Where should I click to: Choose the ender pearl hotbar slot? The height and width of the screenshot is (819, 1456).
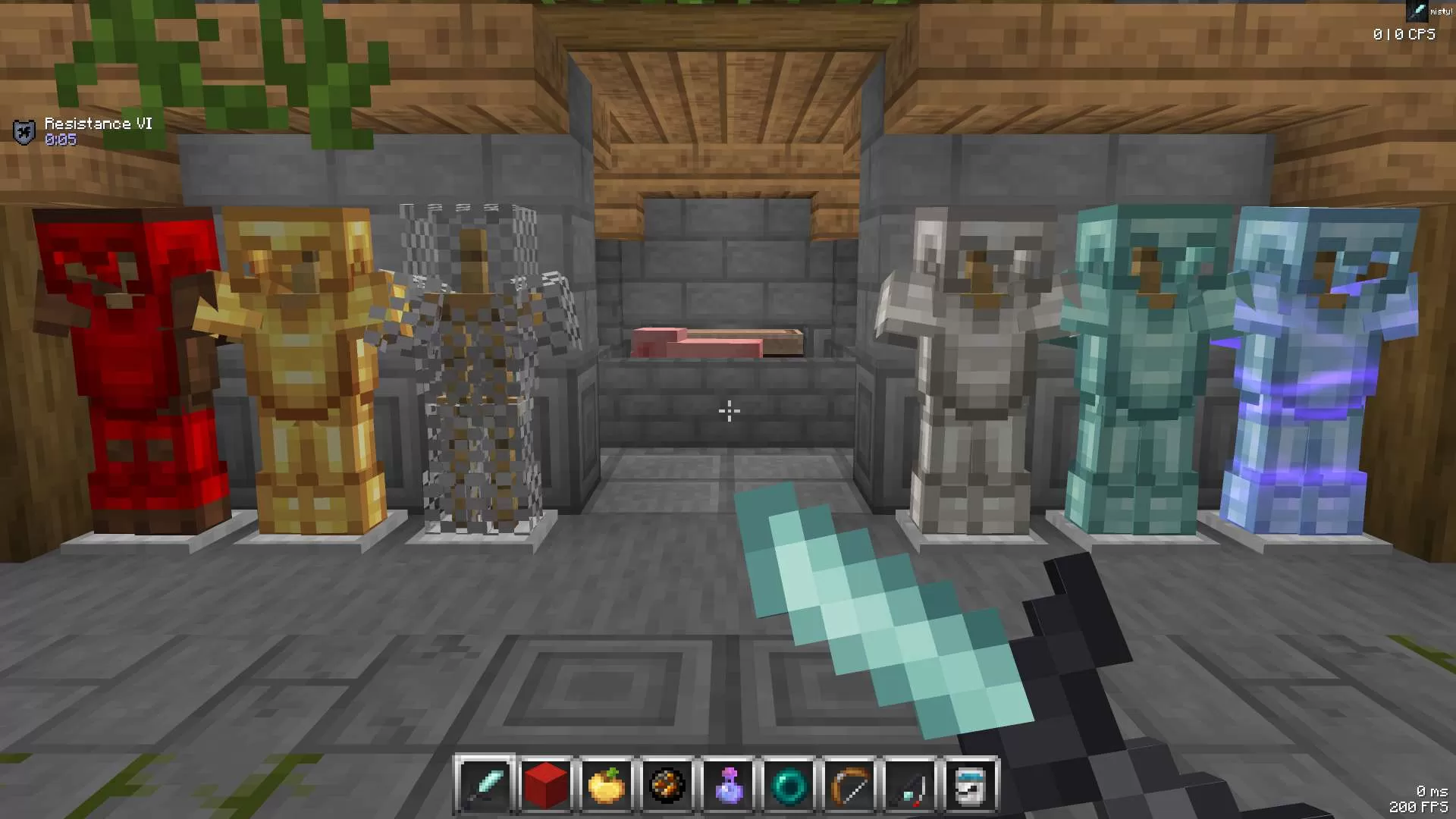789,786
